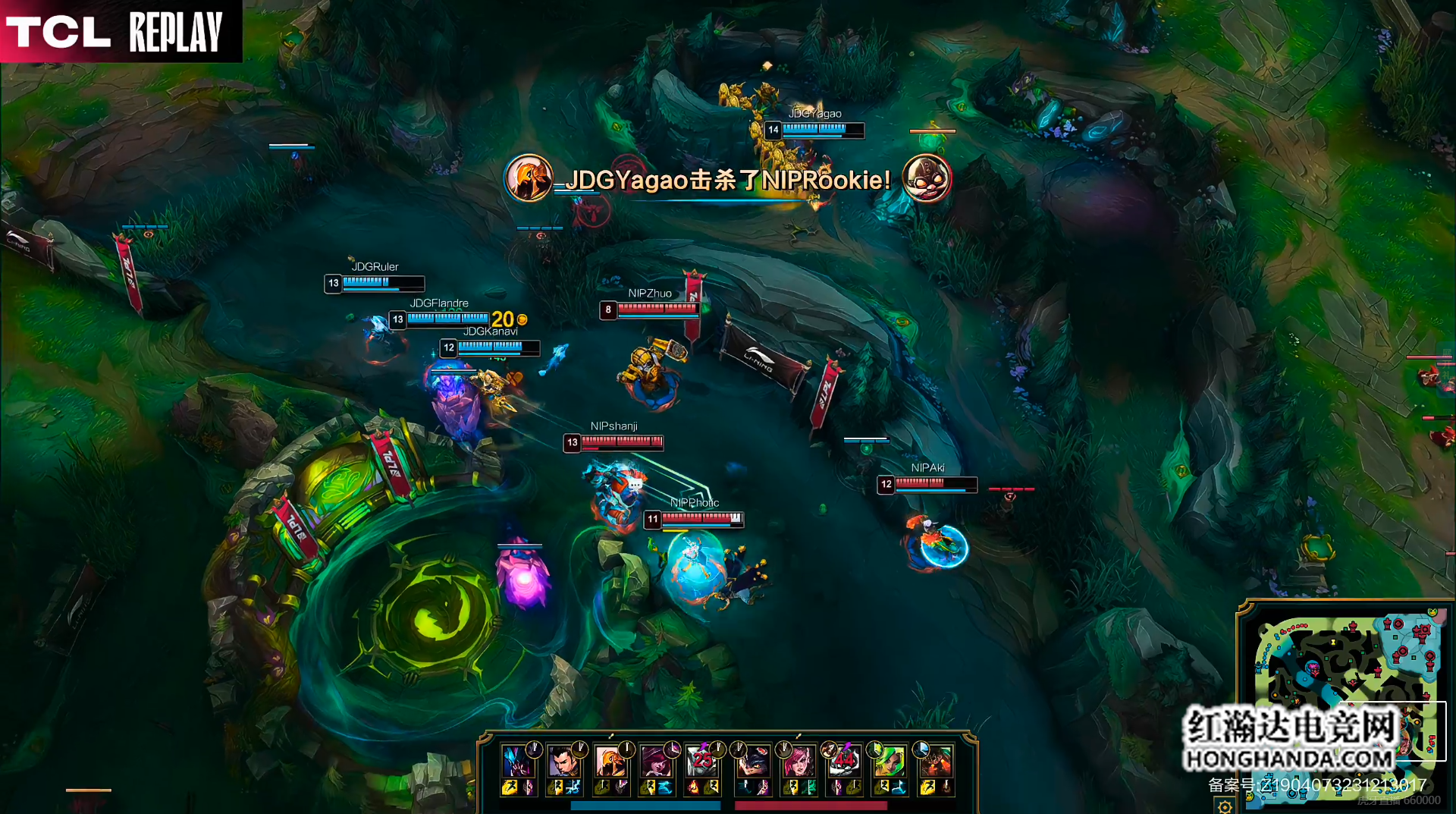Click the Ignite spell under the 25 timer portrait

(693, 788)
